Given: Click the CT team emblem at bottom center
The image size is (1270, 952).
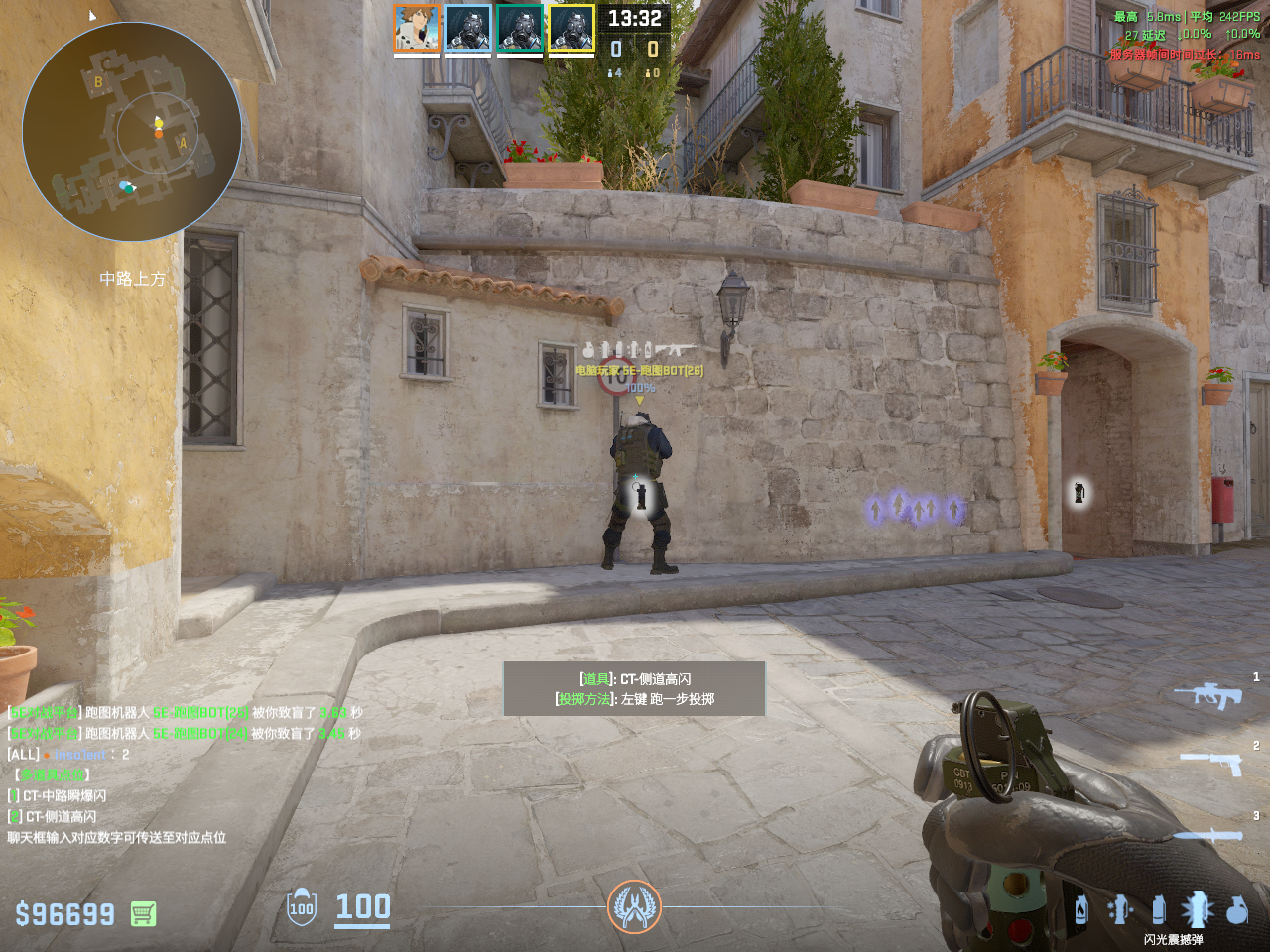Looking at the screenshot, I should pos(634,906).
